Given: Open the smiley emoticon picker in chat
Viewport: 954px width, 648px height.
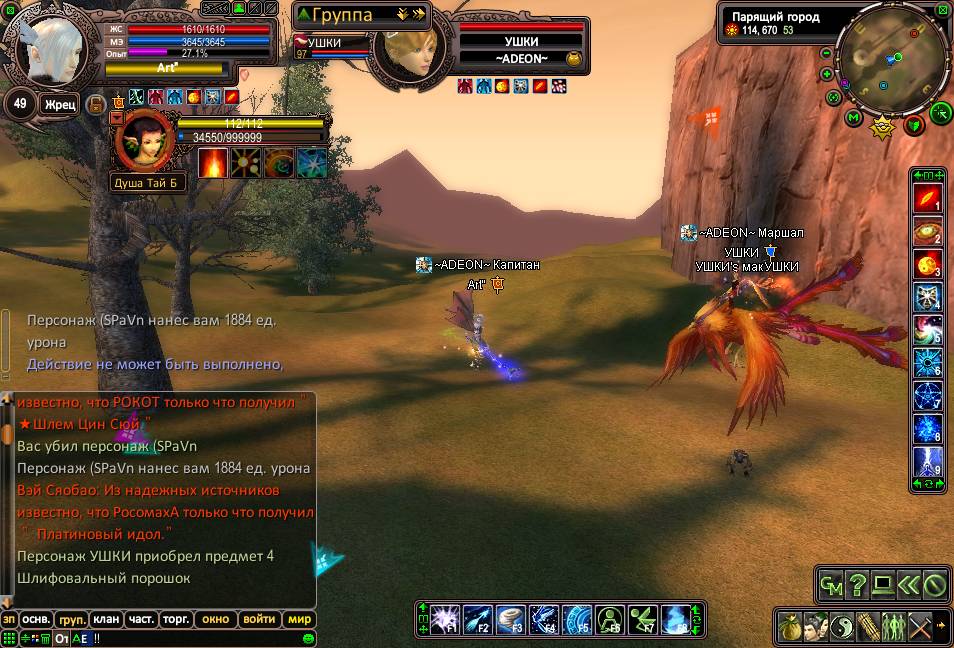Looking at the screenshot, I should tap(309, 638).
